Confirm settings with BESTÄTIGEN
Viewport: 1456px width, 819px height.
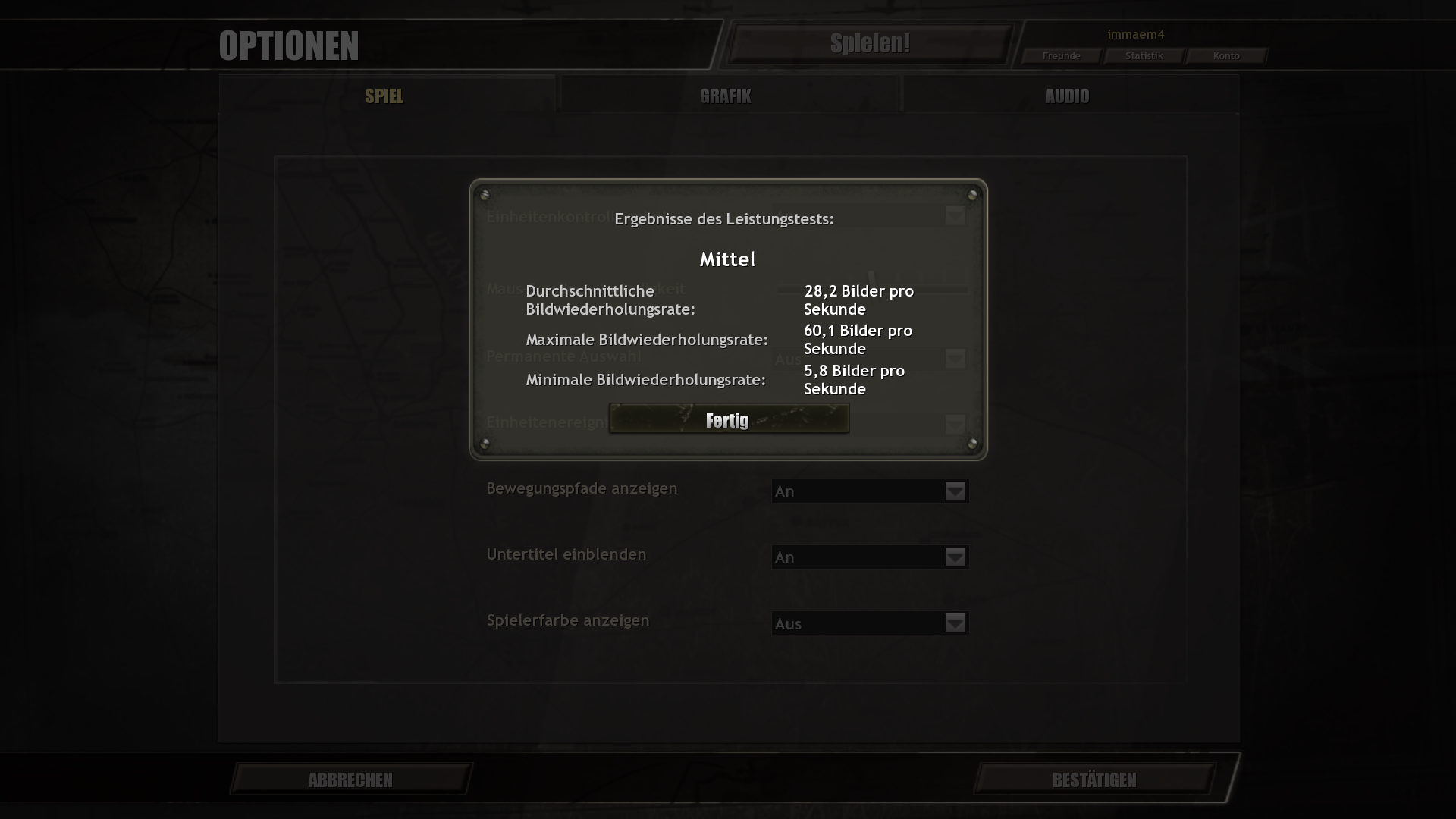click(x=1094, y=779)
